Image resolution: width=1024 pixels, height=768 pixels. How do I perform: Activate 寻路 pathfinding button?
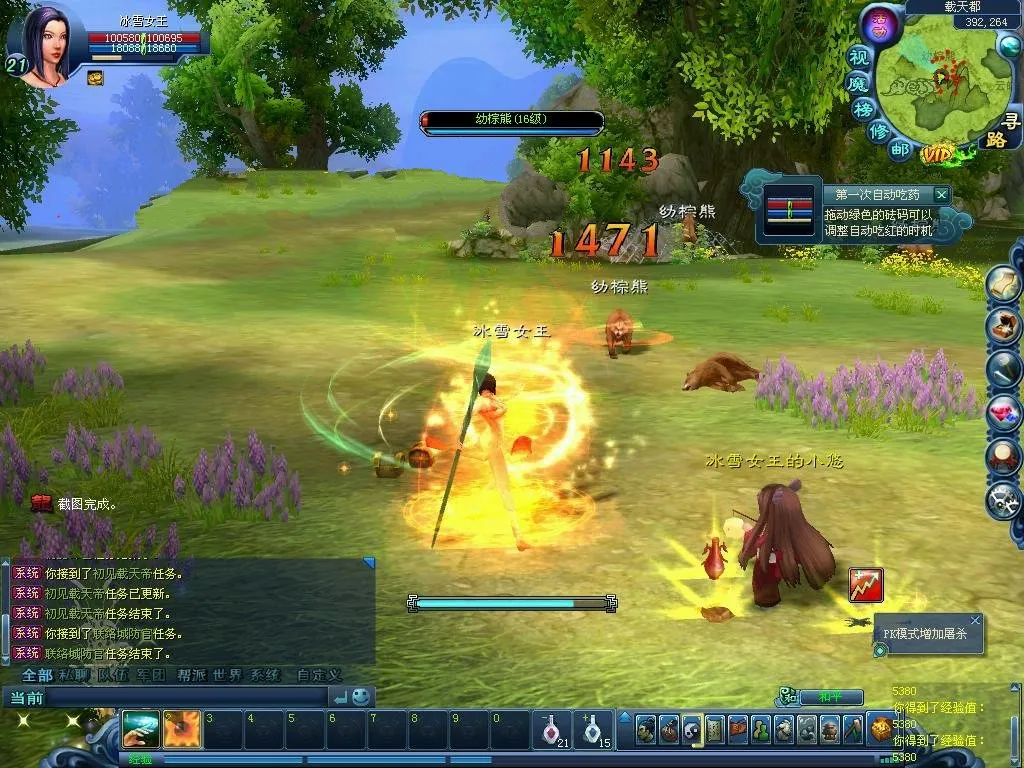(x=1002, y=131)
